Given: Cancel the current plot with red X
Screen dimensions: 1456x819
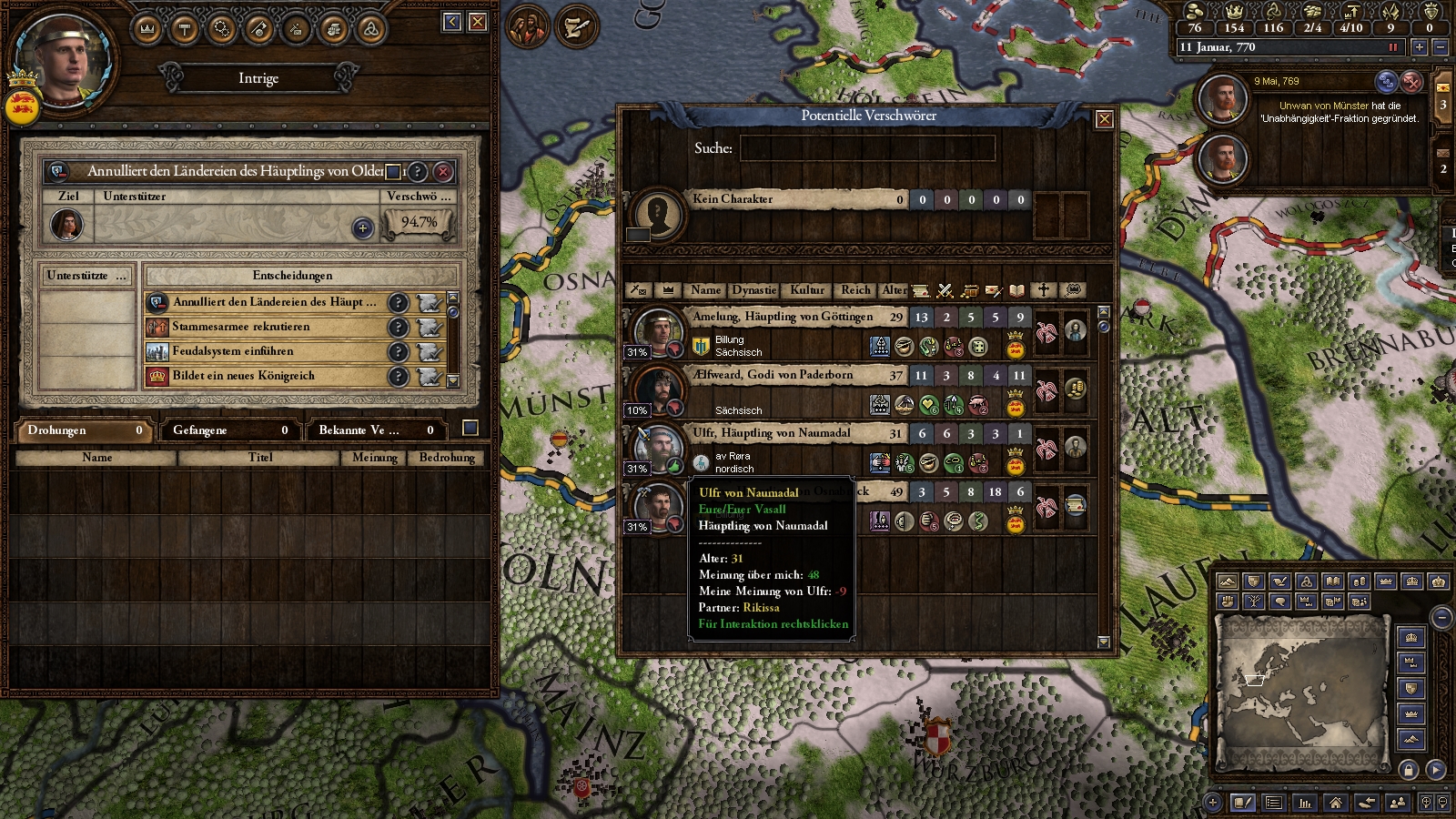Looking at the screenshot, I should 443,171.
